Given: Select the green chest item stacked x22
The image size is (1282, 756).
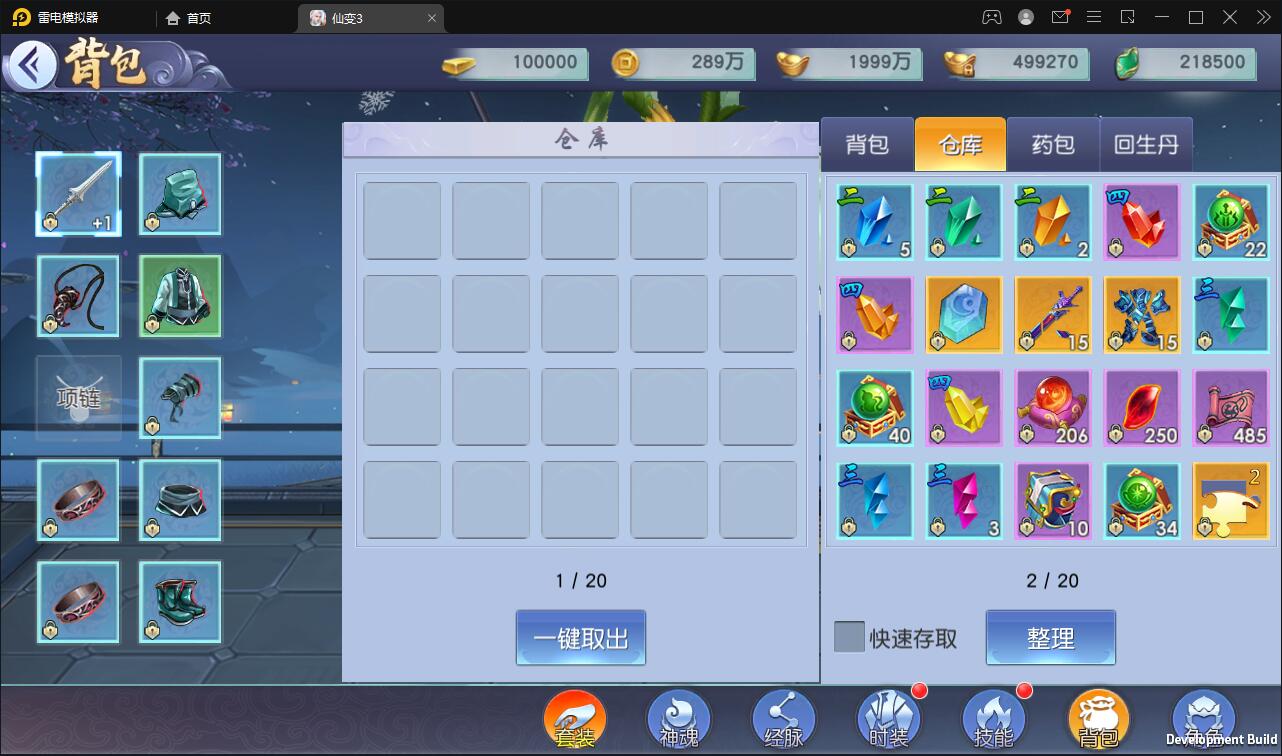Looking at the screenshot, I should pyautogui.click(x=1230, y=221).
